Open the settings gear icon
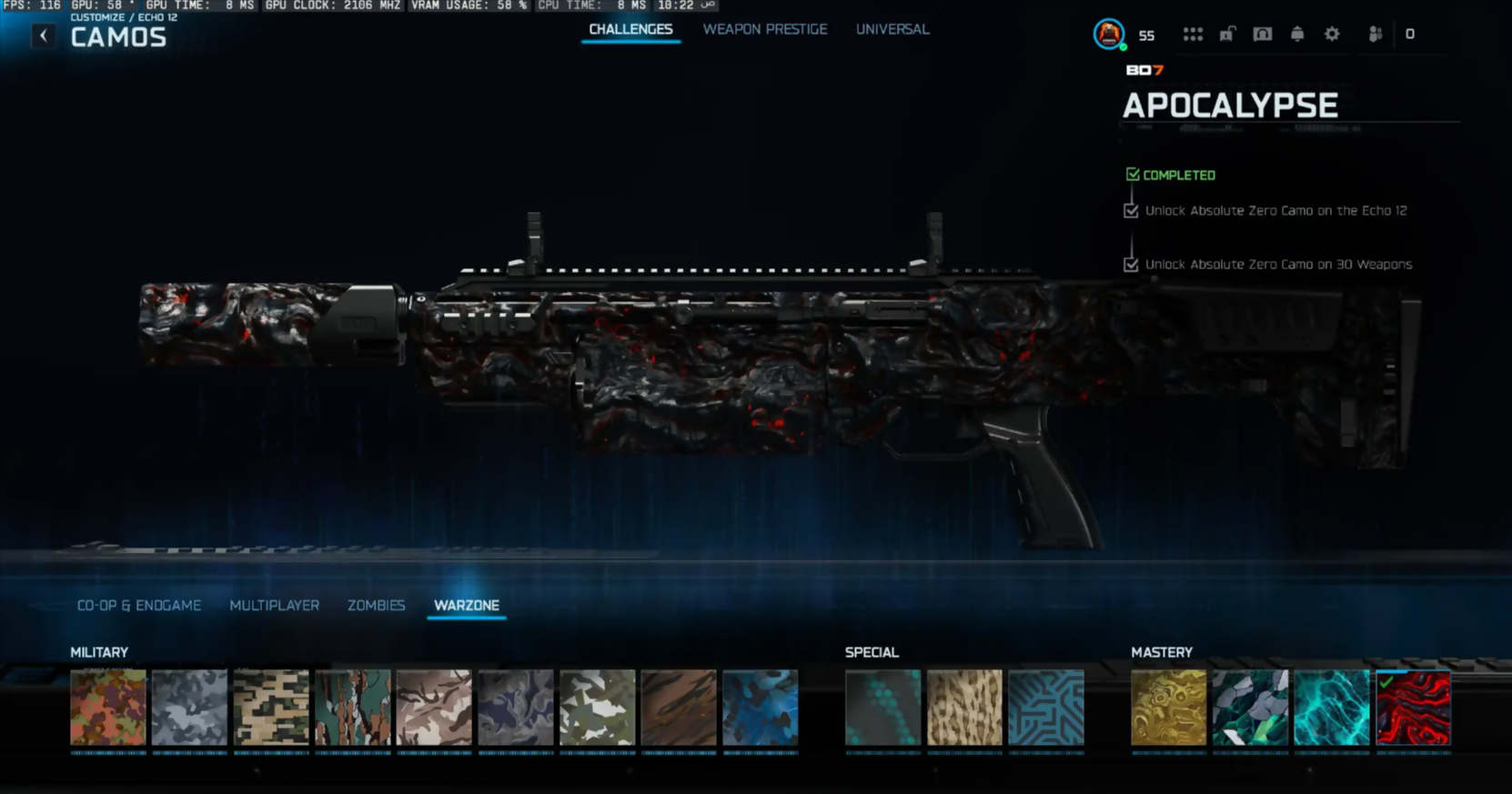 (x=1332, y=35)
